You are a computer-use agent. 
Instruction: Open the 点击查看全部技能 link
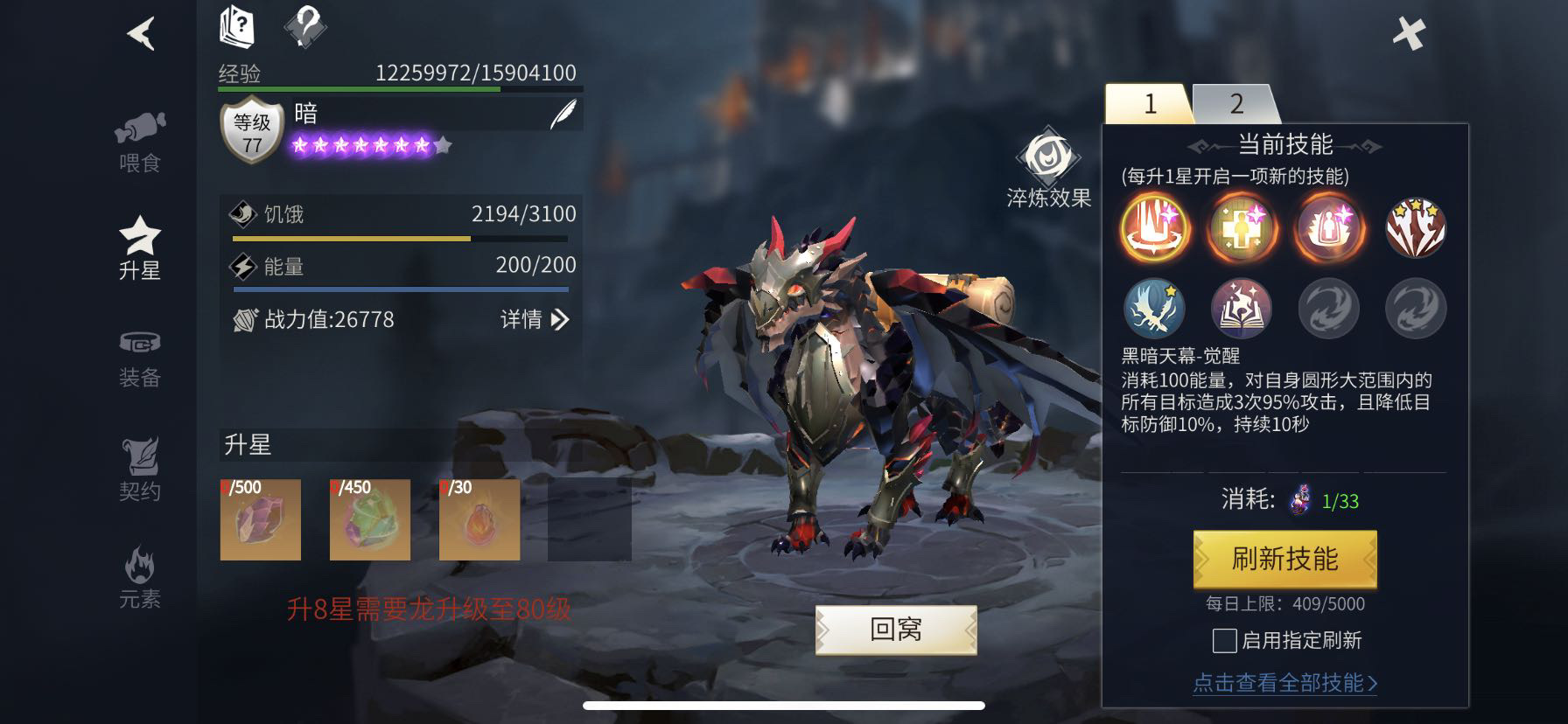coord(1284,683)
